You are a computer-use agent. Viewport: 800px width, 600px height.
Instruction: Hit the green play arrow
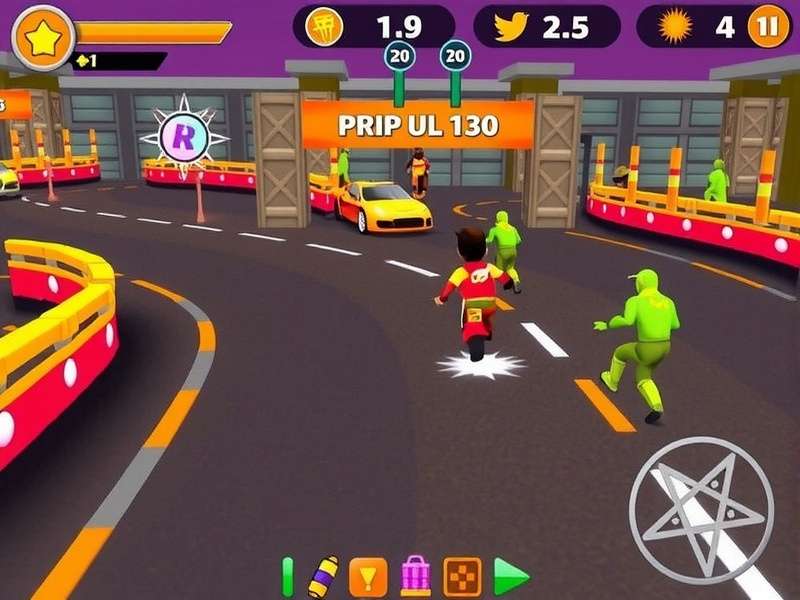(511, 576)
